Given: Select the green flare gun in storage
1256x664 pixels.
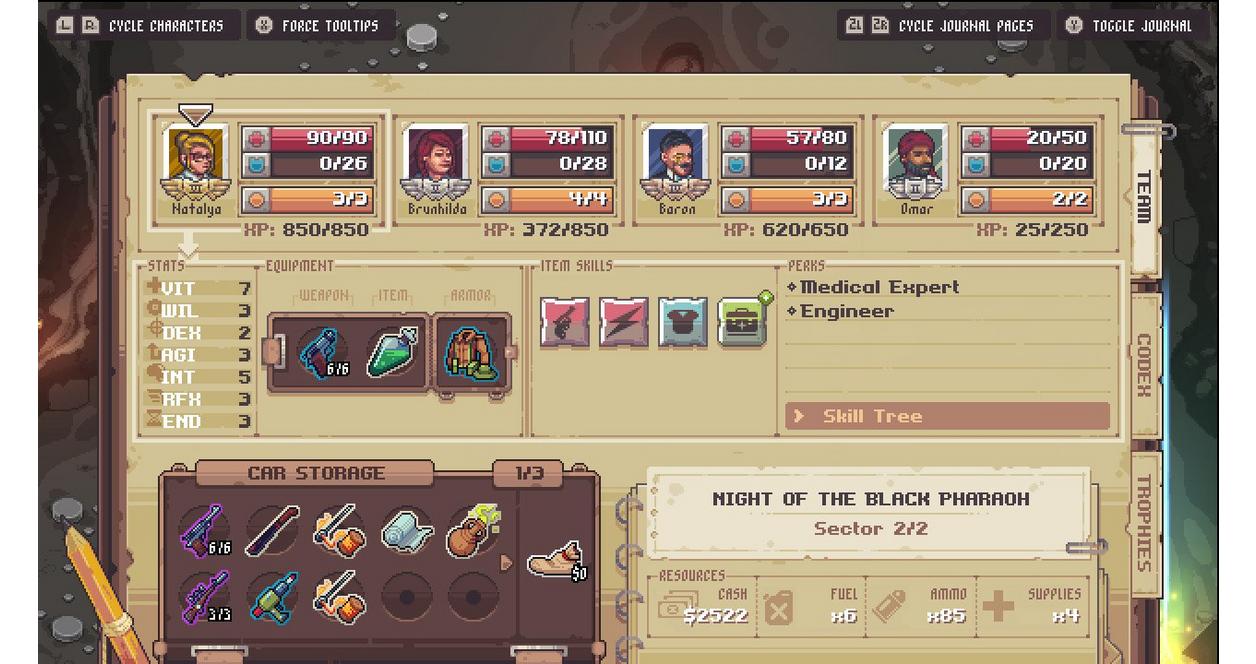Looking at the screenshot, I should tap(272, 597).
